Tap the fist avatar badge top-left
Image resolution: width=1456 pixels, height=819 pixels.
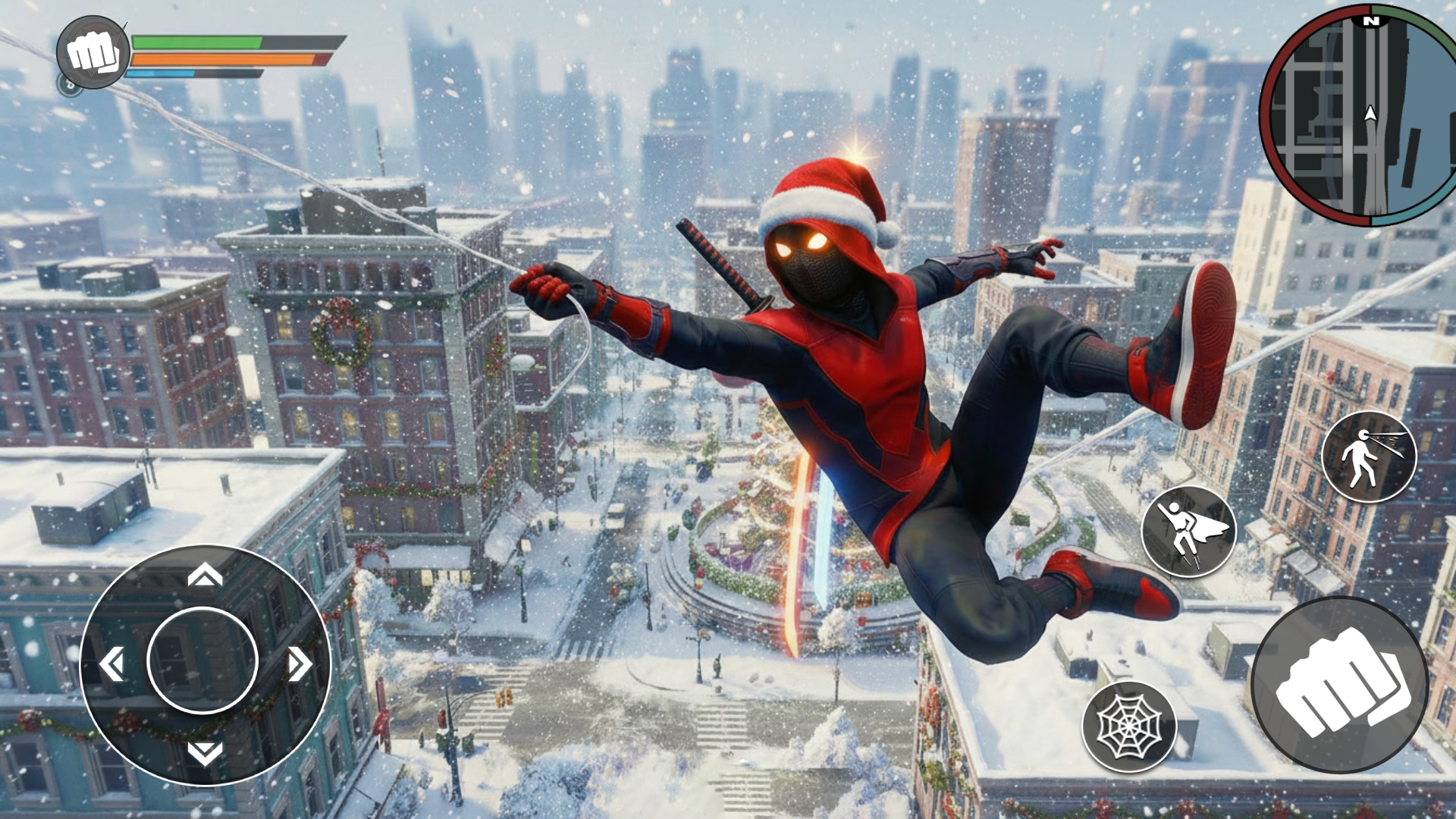[90, 52]
